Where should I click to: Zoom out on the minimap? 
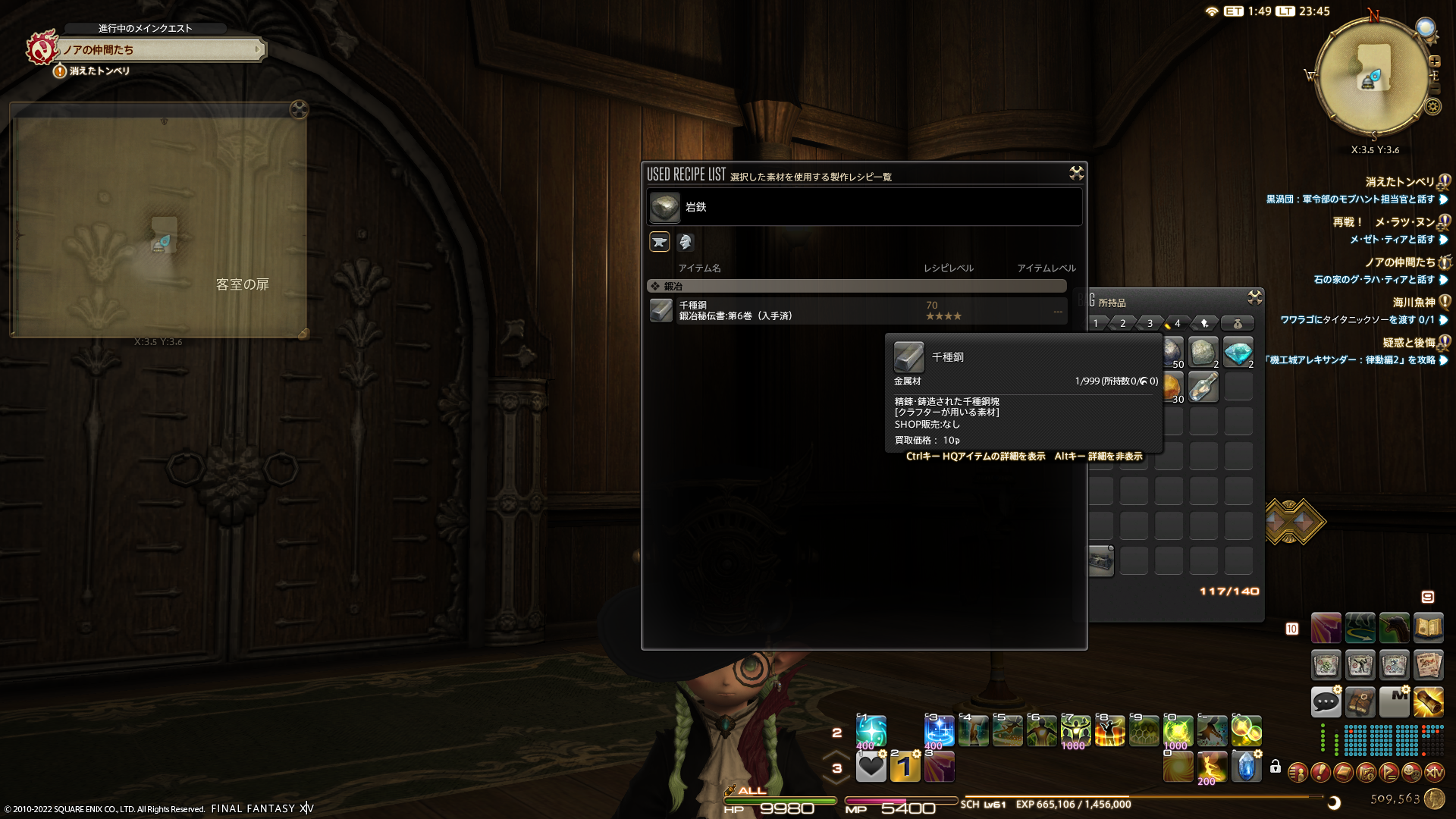pos(1434,89)
